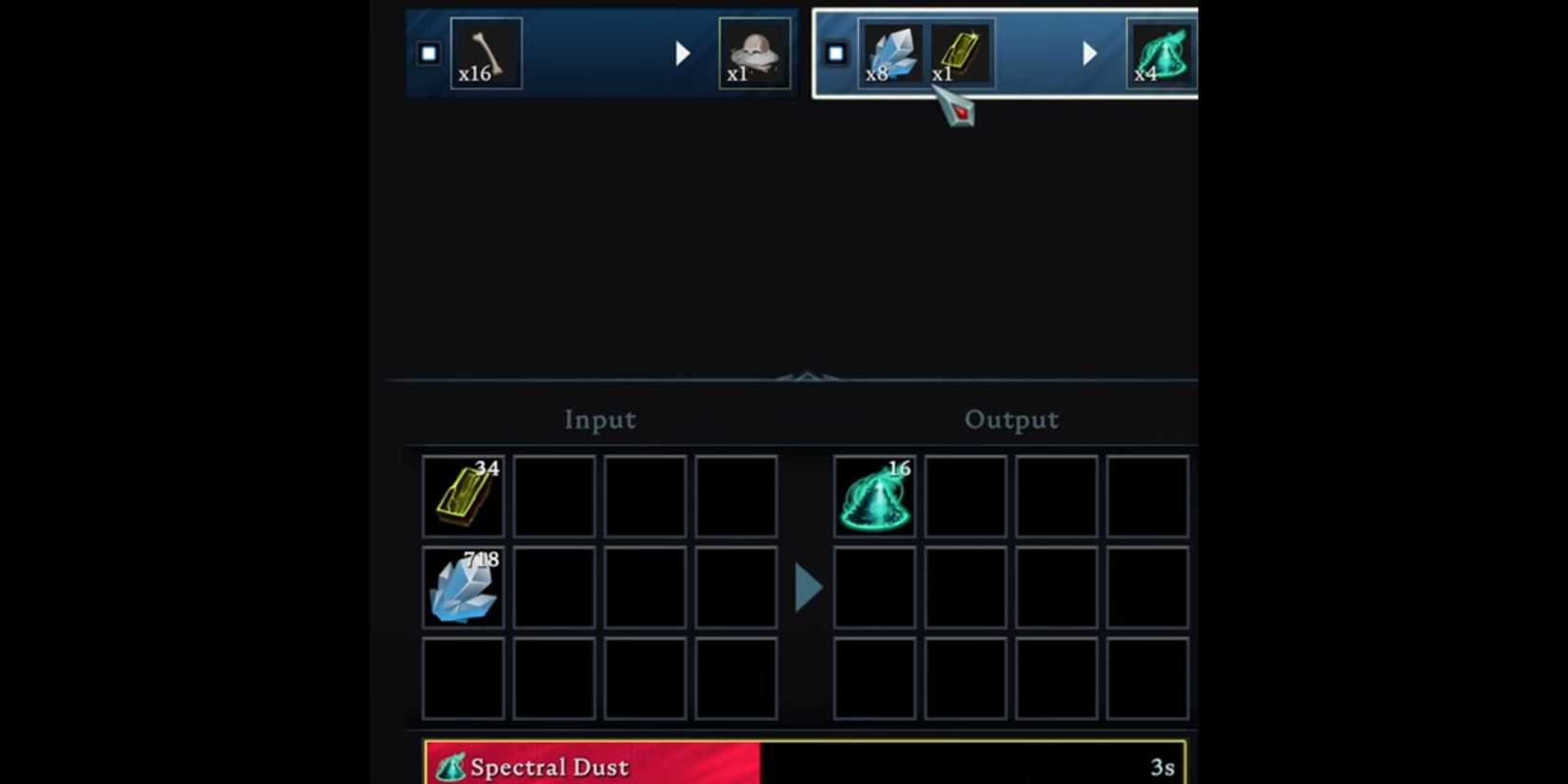Select an empty slot in the Input grid

coord(554,495)
